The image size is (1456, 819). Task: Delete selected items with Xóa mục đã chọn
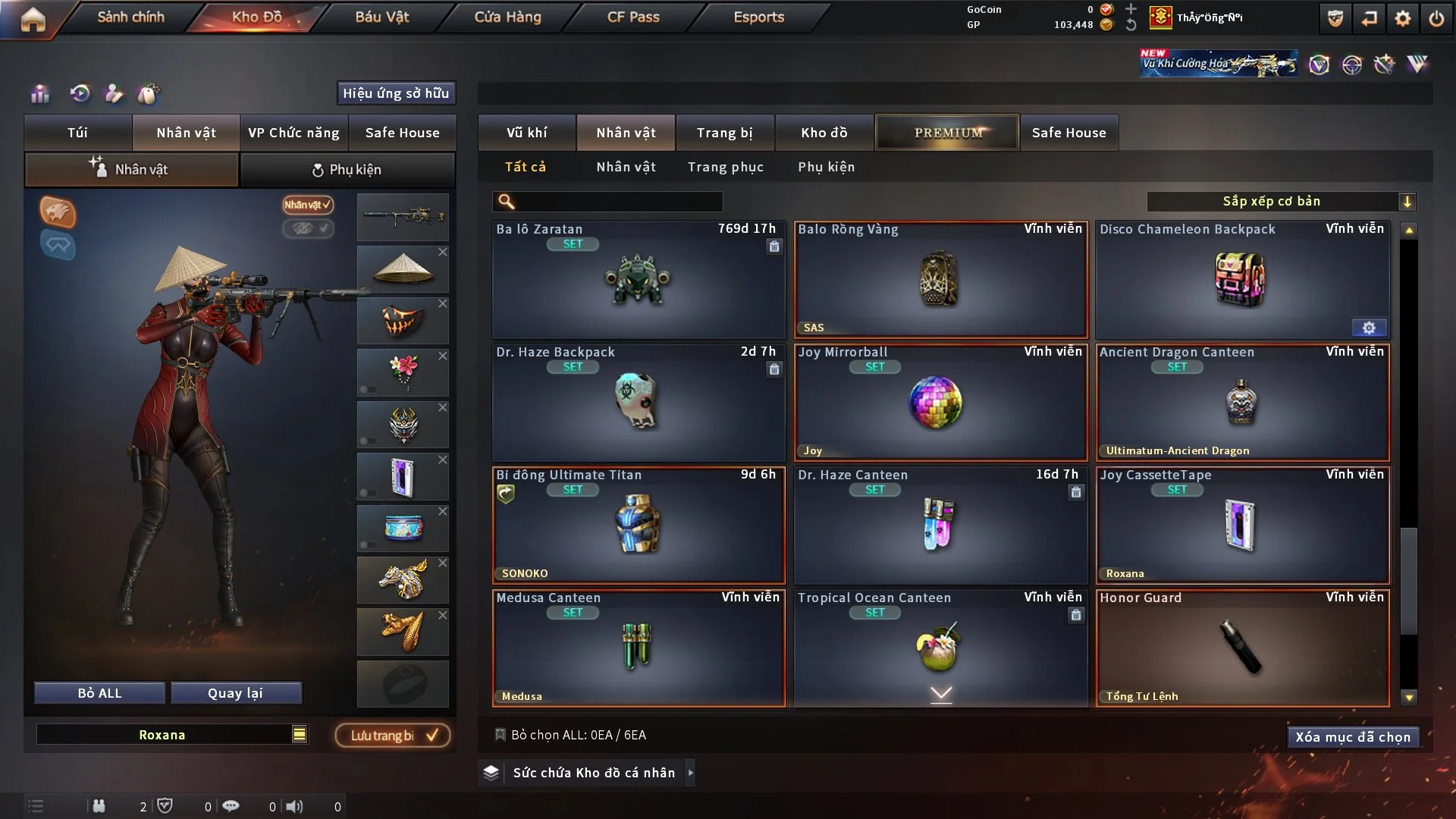click(1353, 737)
